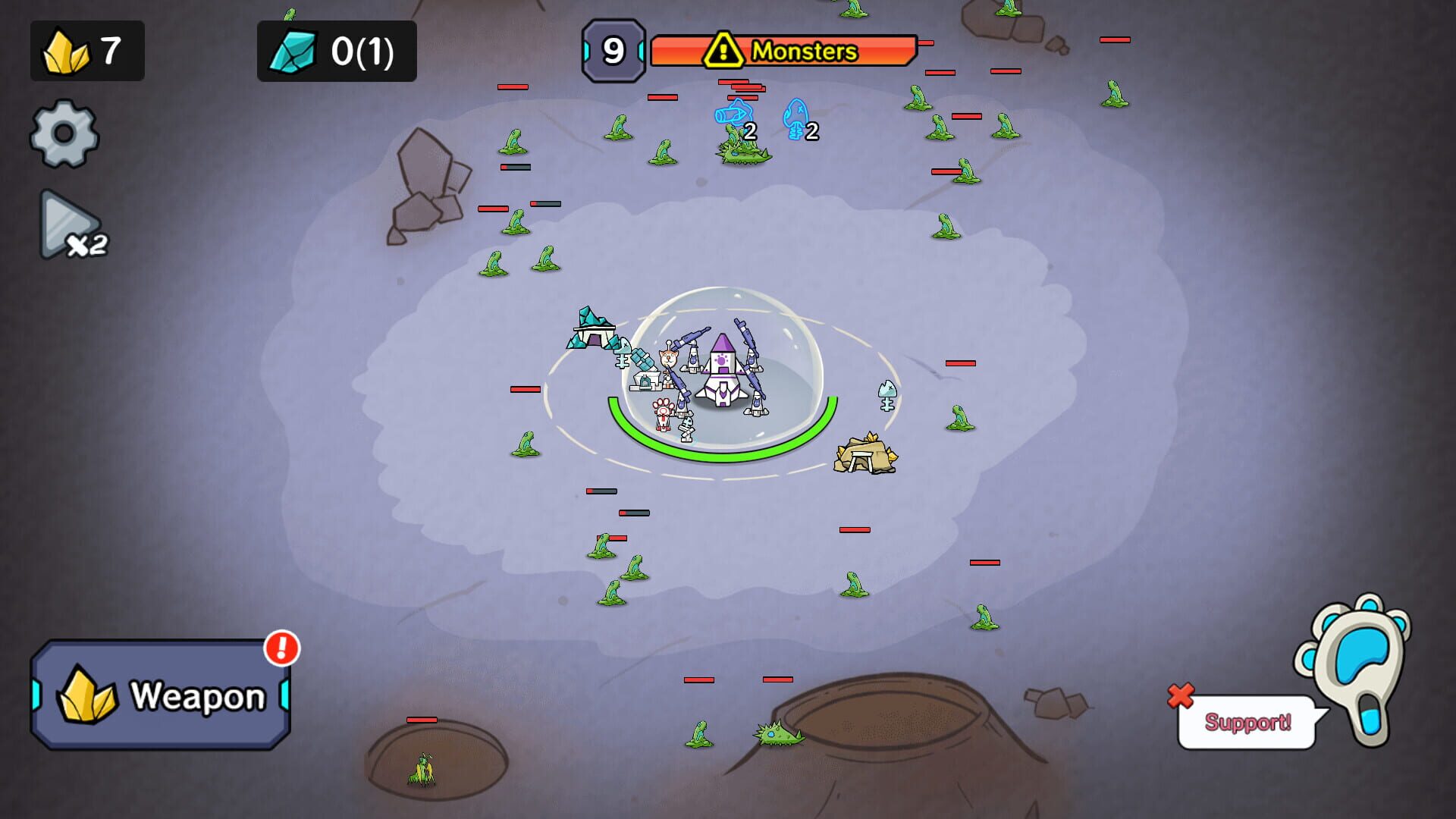The image size is (1456, 819).
Task: Click the wave number 9 badge
Action: coord(613,51)
